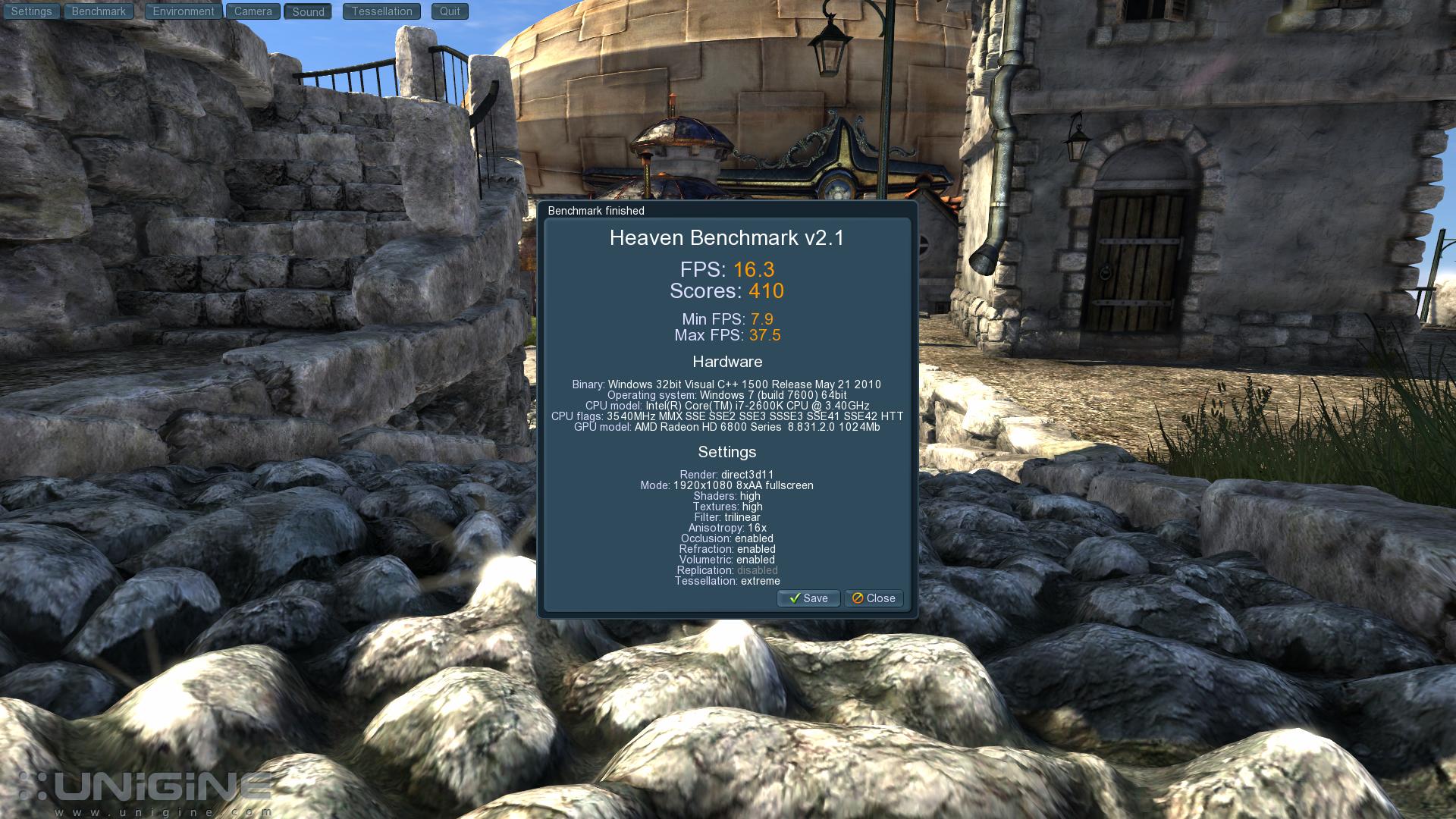Close the Benchmark finished dialog

[874, 598]
